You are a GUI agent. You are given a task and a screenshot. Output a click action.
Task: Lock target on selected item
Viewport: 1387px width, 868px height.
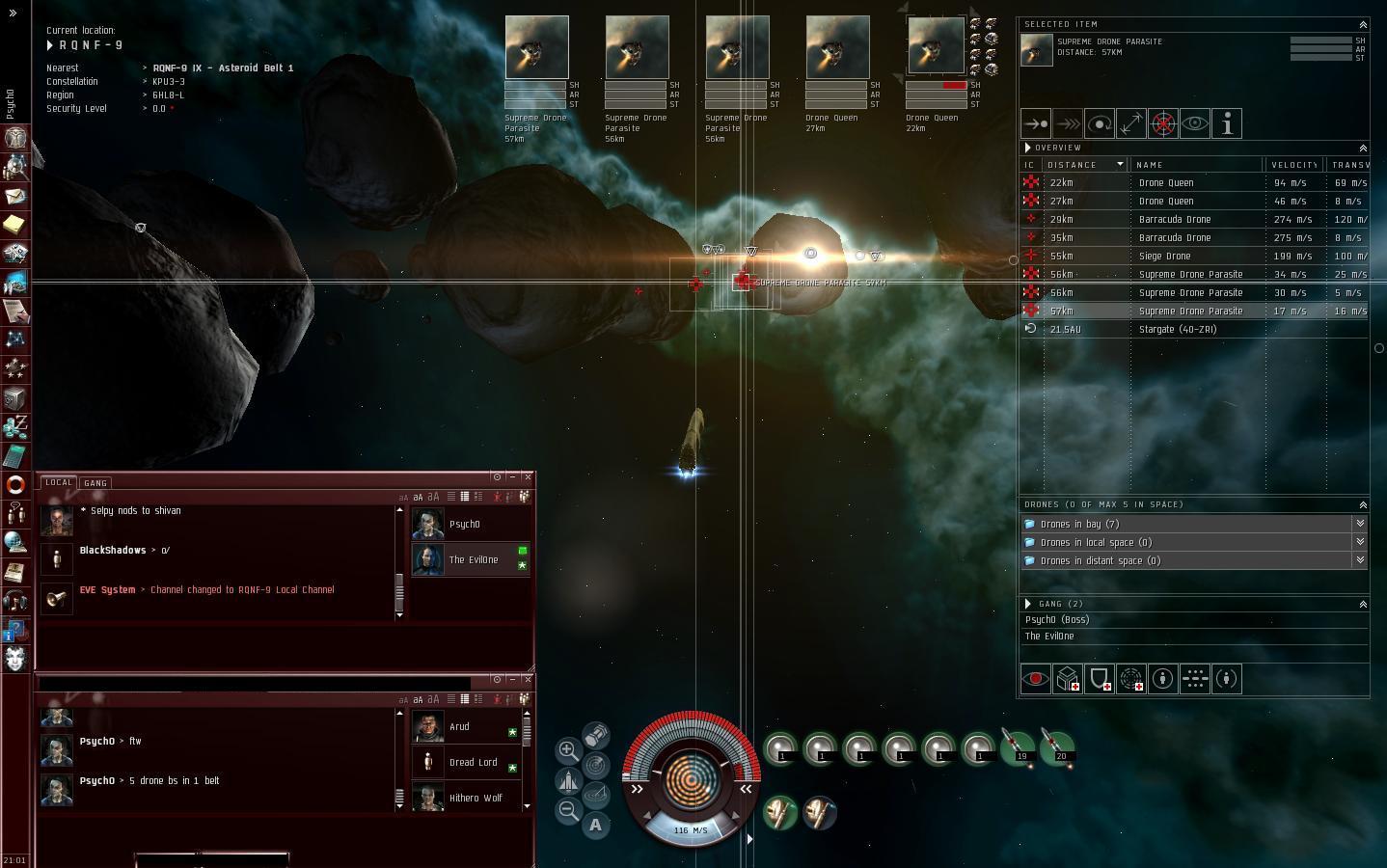click(x=1163, y=123)
